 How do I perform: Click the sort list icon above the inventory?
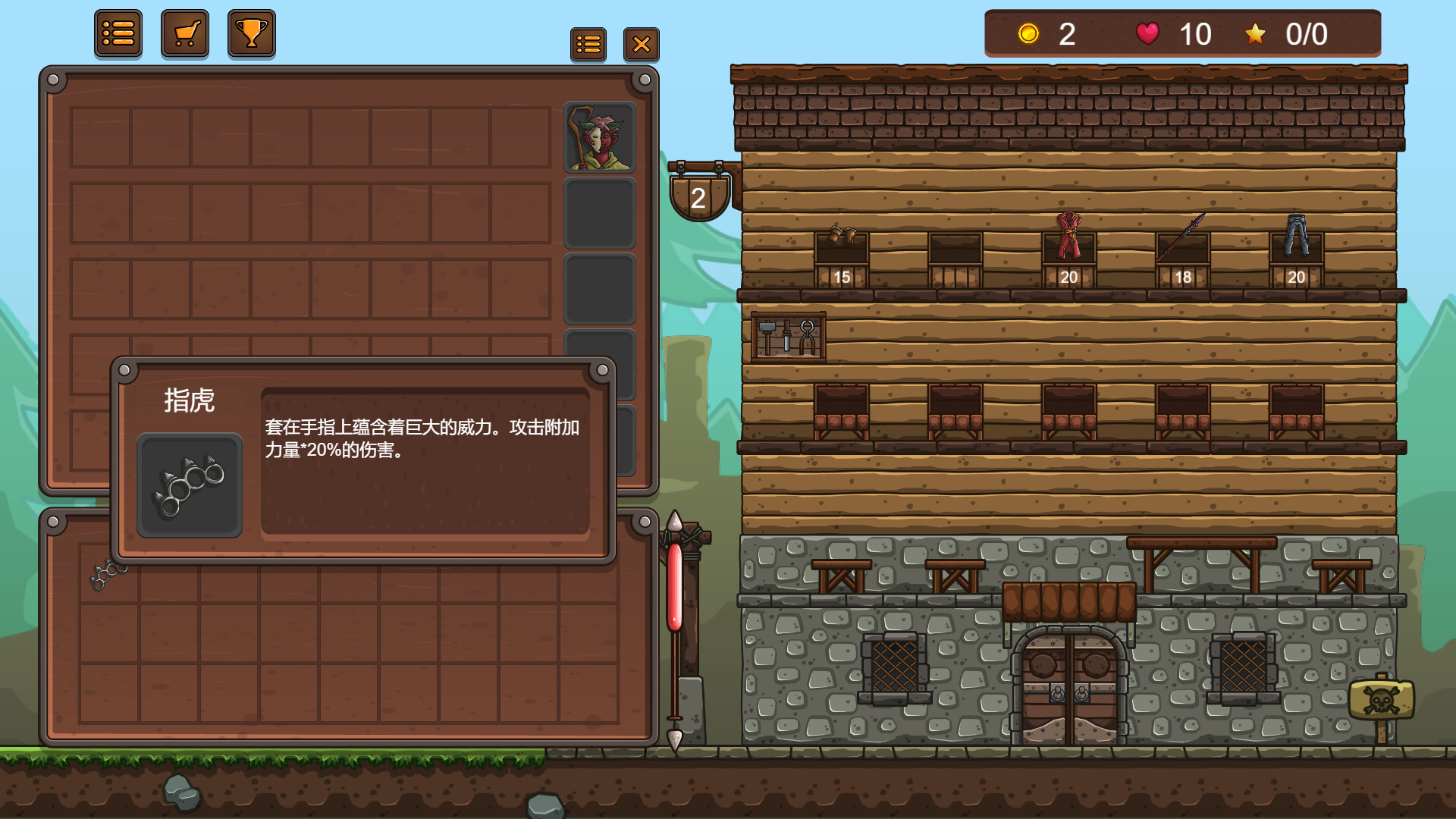tap(589, 44)
